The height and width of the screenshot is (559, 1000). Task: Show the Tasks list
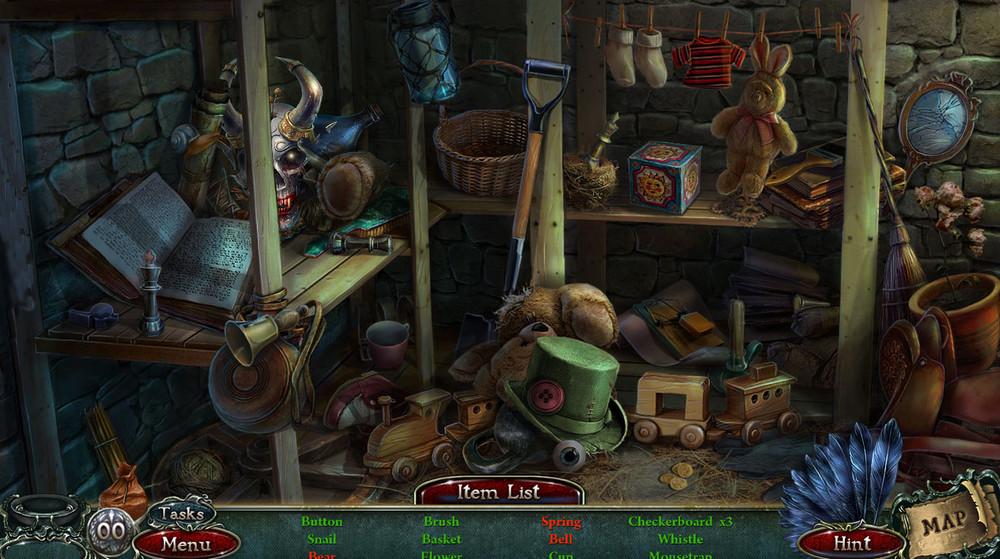(181, 514)
